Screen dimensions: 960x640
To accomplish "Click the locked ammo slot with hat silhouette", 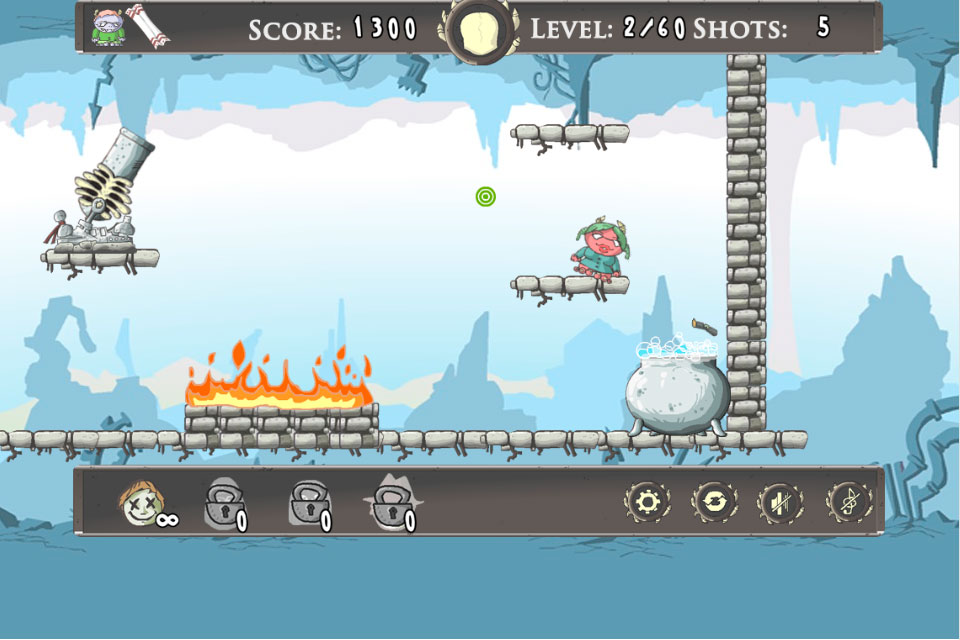I will pos(391,502).
